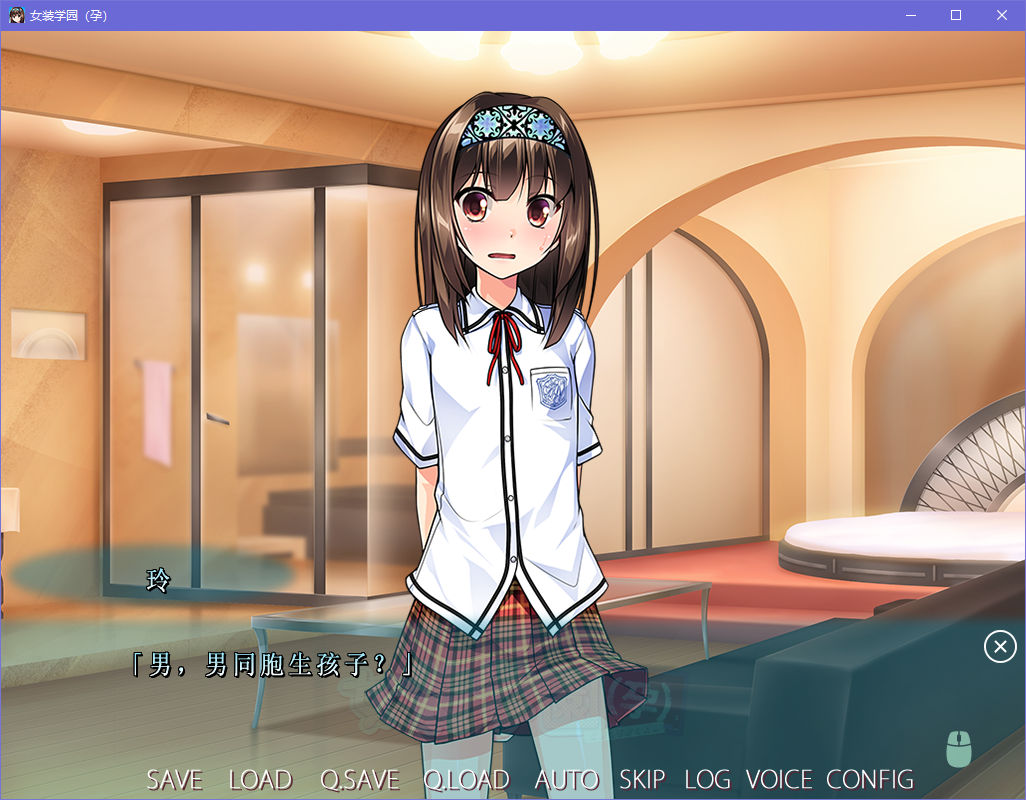
Task: Minimize the game window
Action: [x=910, y=15]
